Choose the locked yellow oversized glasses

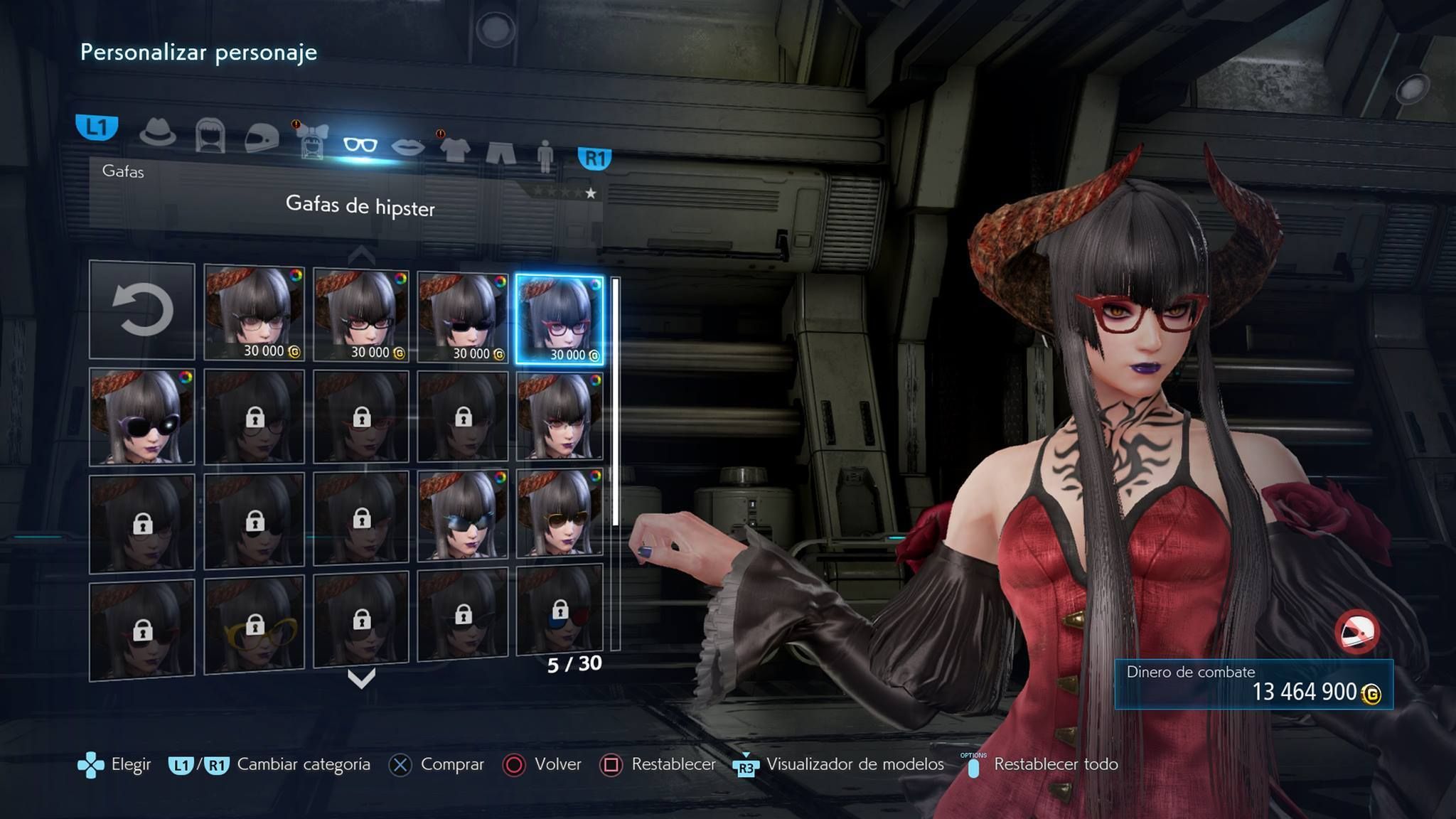(254, 625)
